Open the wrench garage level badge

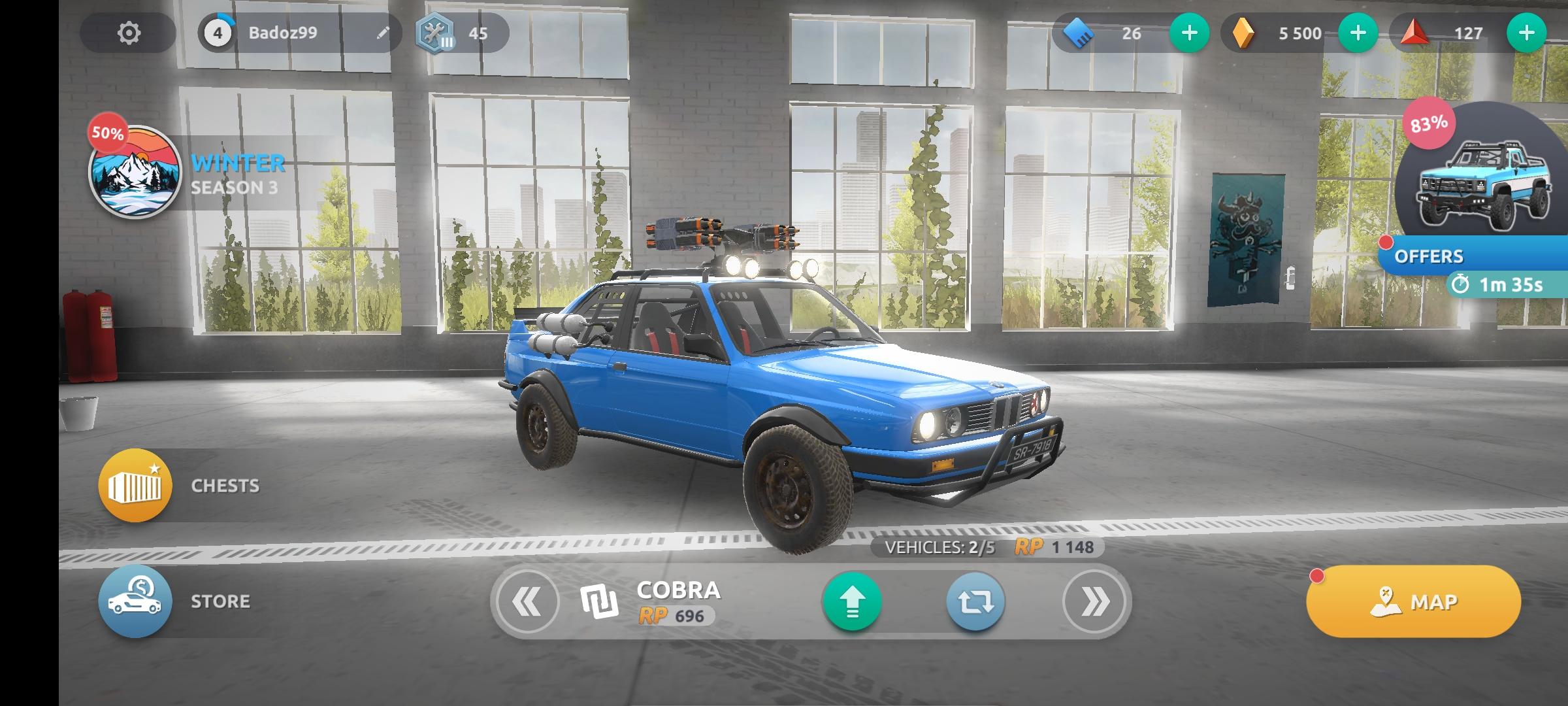436,33
